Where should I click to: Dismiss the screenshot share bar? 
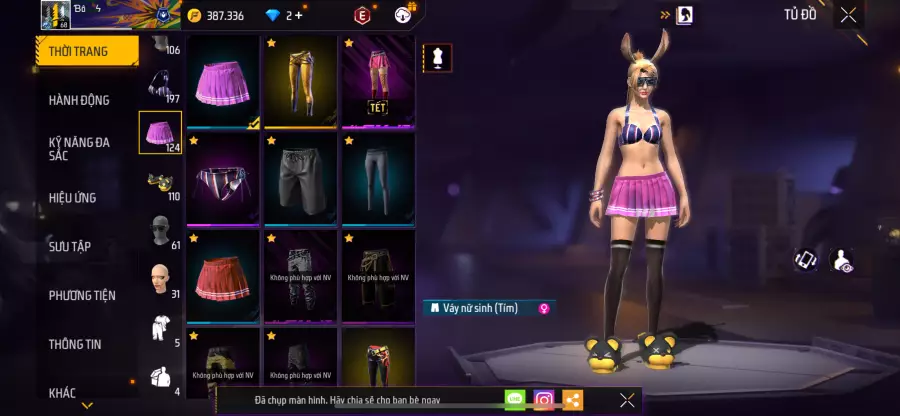click(x=627, y=400)
